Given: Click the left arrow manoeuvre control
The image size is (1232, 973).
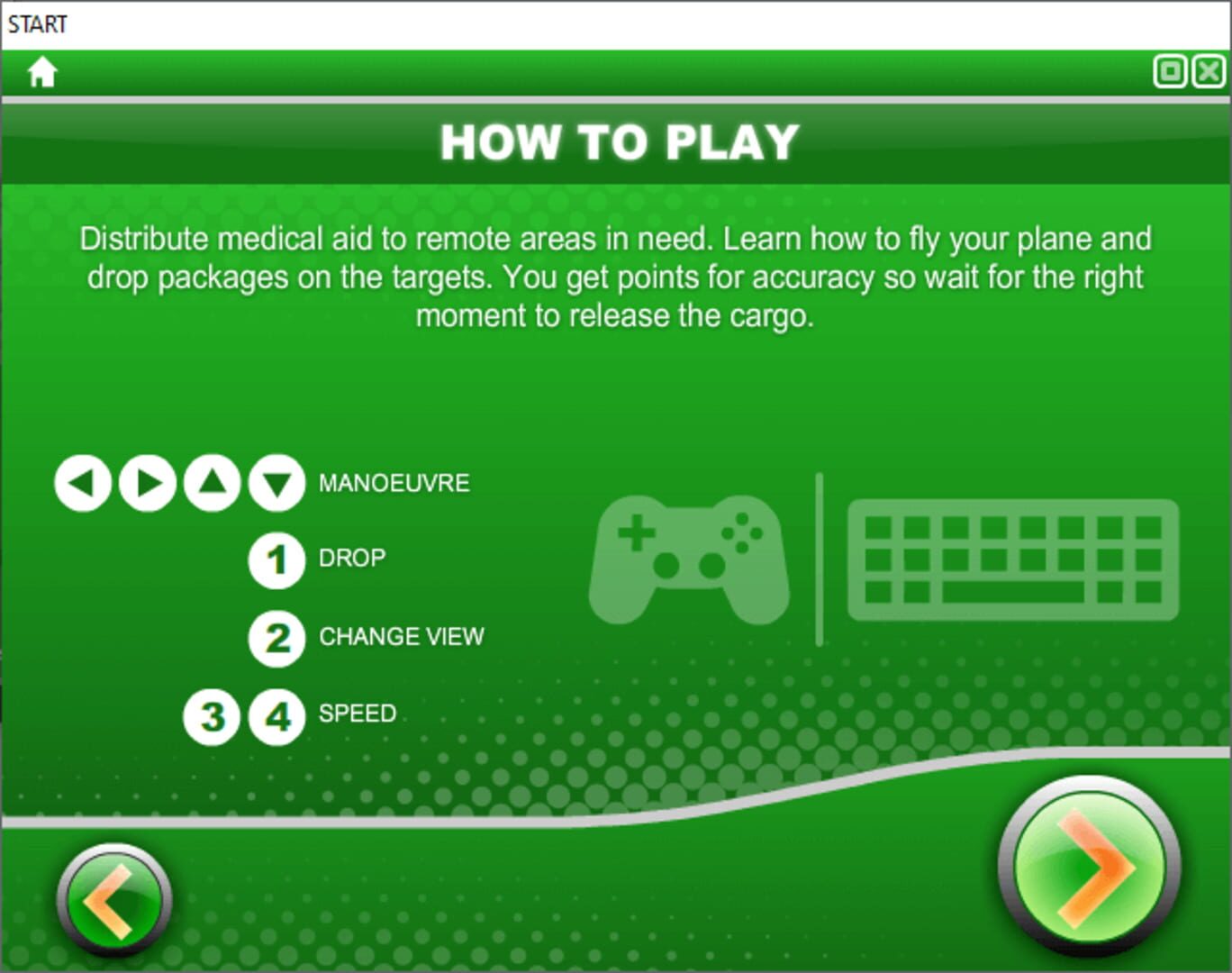Looking at the screenshot, I should tap(81, 482).
